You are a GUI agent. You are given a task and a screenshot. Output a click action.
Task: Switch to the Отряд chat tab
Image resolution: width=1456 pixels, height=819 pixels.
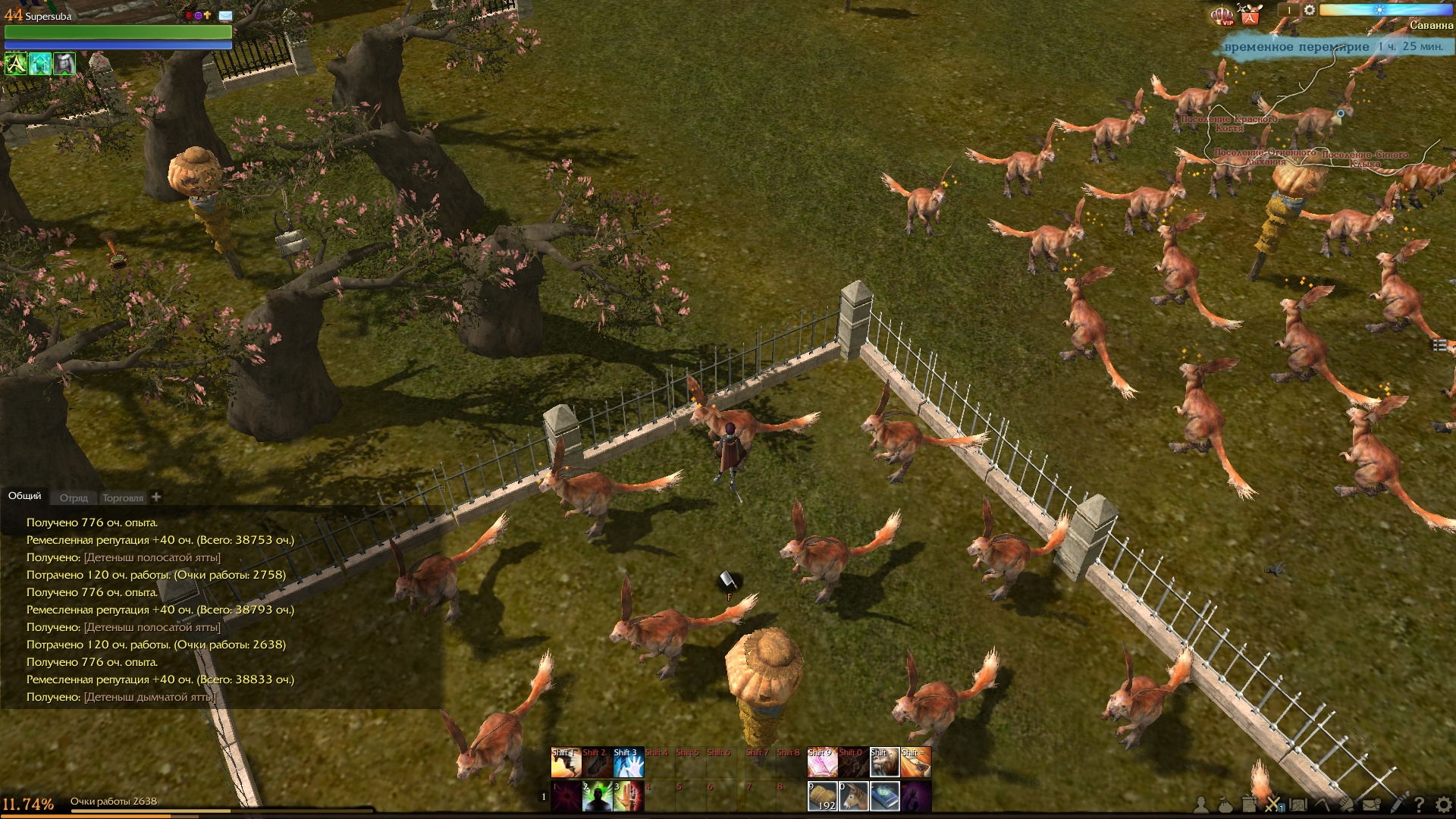pyautogui.click(x=74, y=498)
